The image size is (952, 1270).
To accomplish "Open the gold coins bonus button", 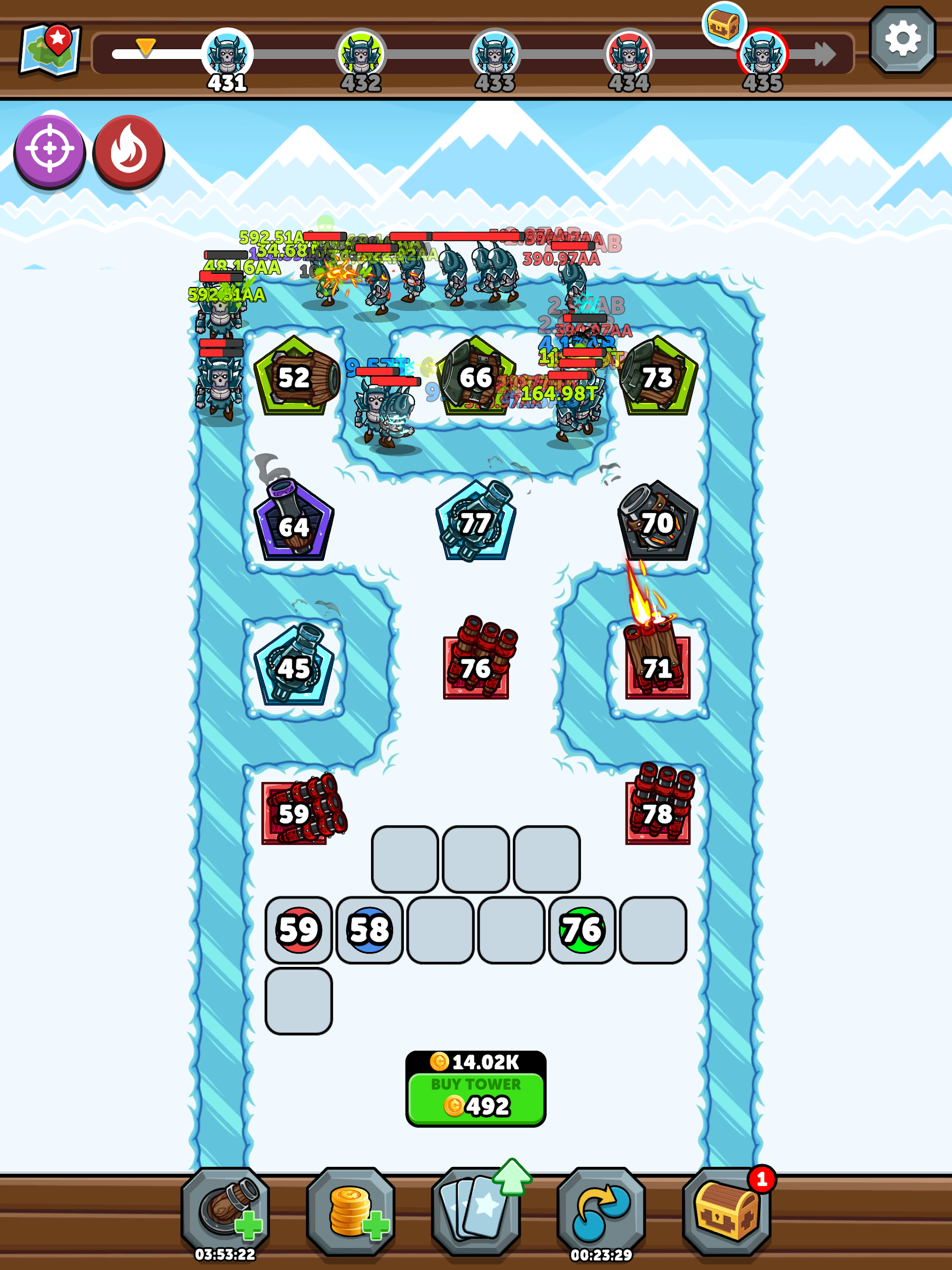I will [x=351, y=1211].
